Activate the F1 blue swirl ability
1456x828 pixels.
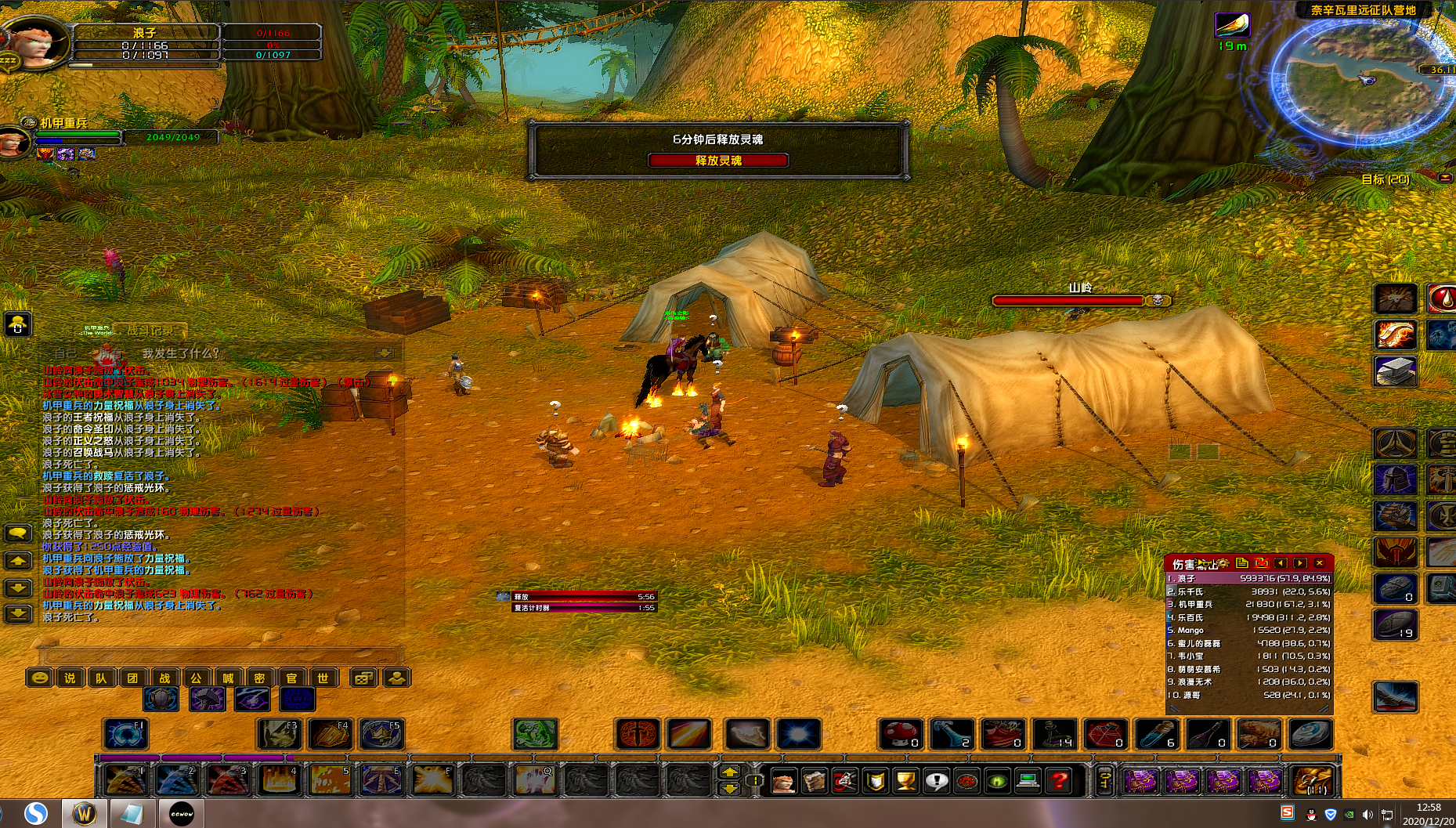(x=125, y=735)
